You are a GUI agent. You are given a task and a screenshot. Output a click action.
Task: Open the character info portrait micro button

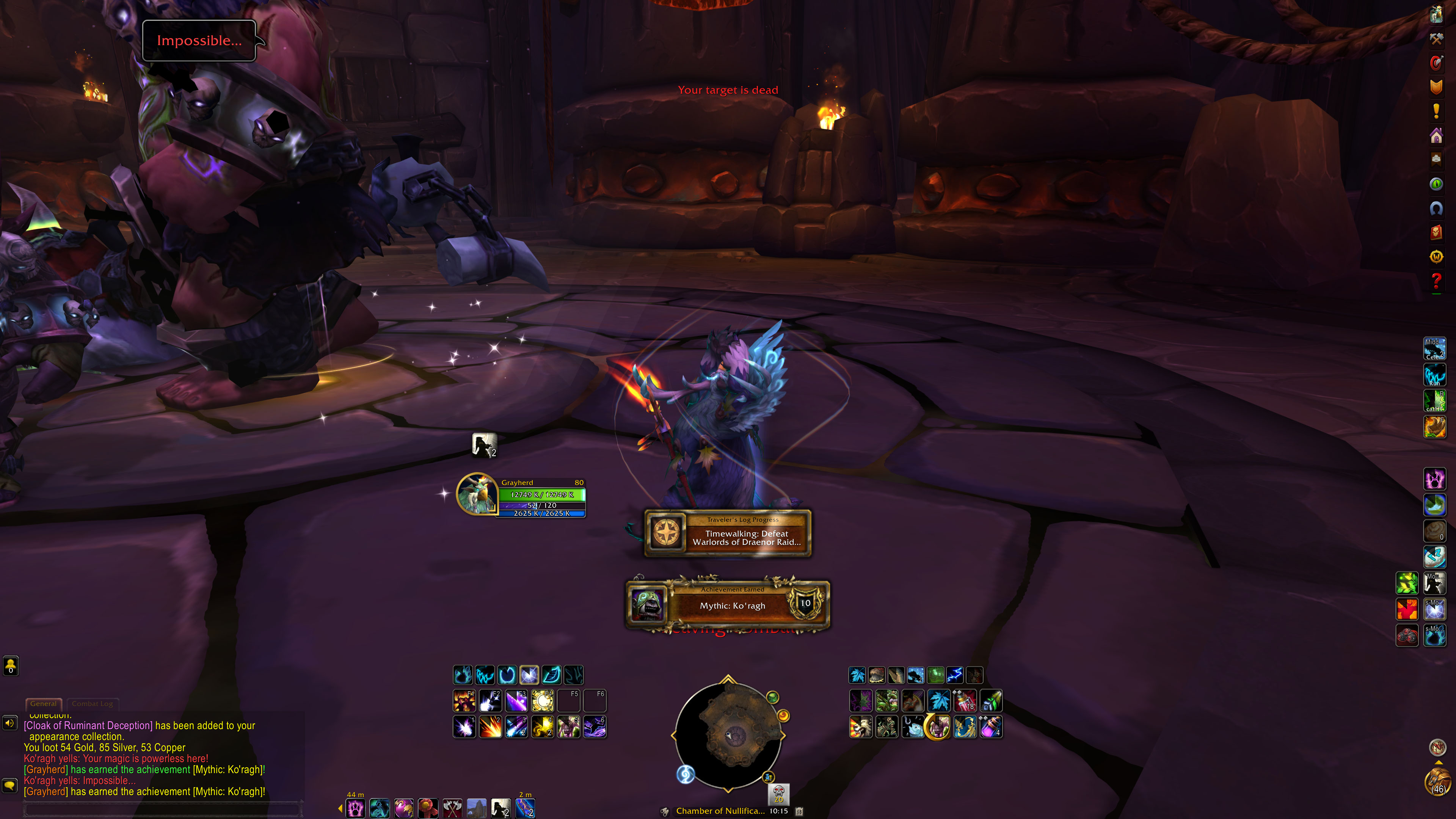pyautogui.click(x=1436, y=14)
